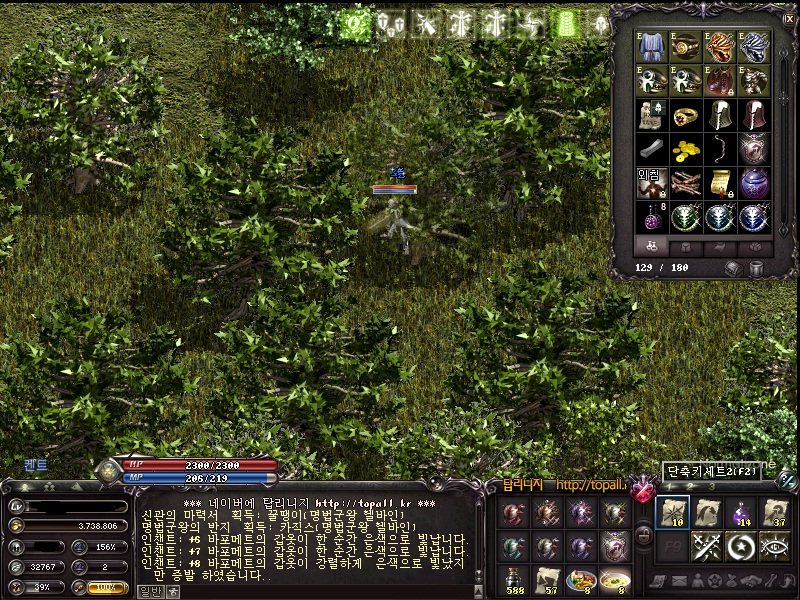The height and width of the screenshot is (600, 800).
Task: Open the treasure chest storage button
Action: click(x=735, y=268)
